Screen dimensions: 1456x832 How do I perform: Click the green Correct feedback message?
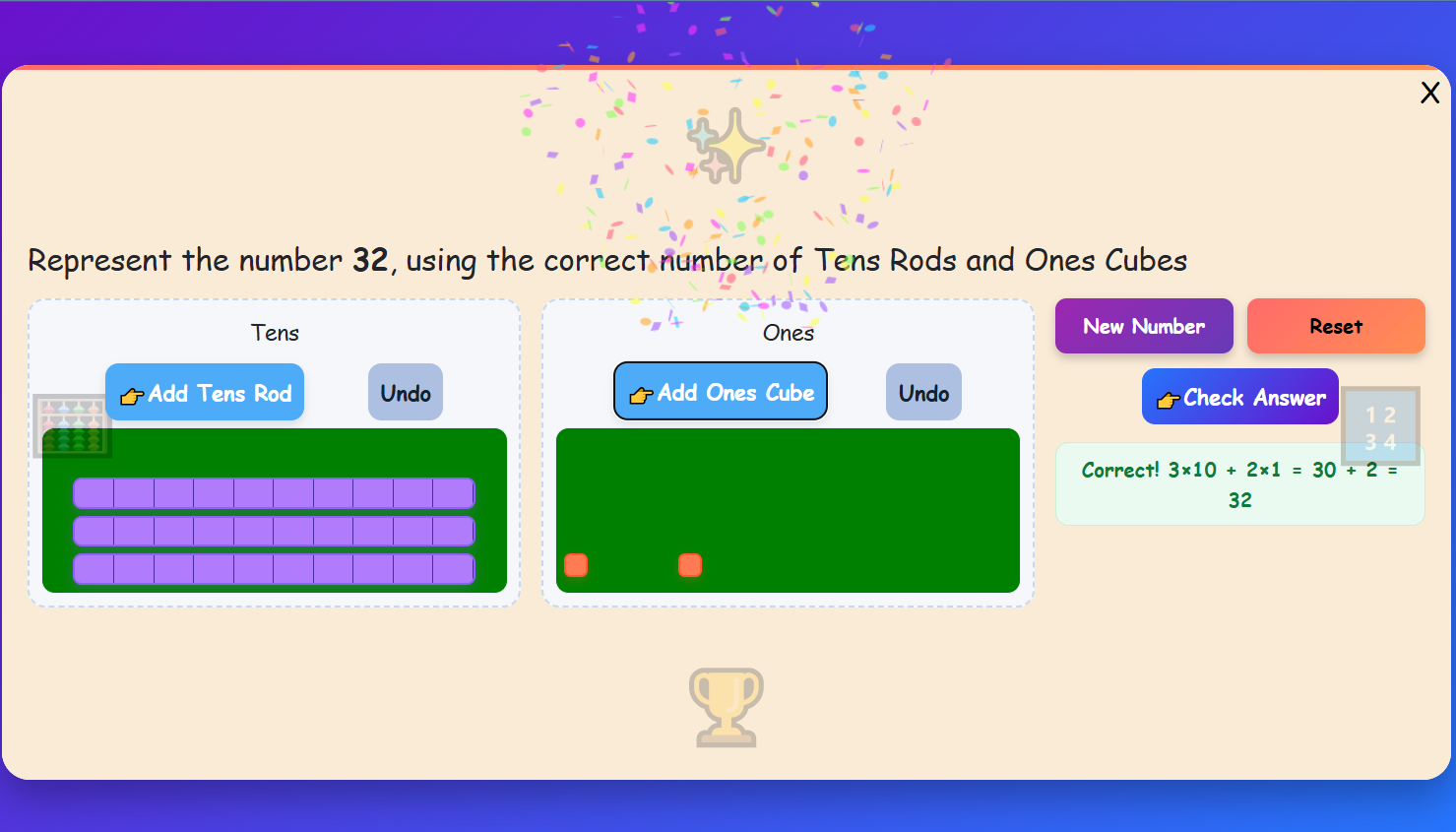click(x=1239, y=483)
